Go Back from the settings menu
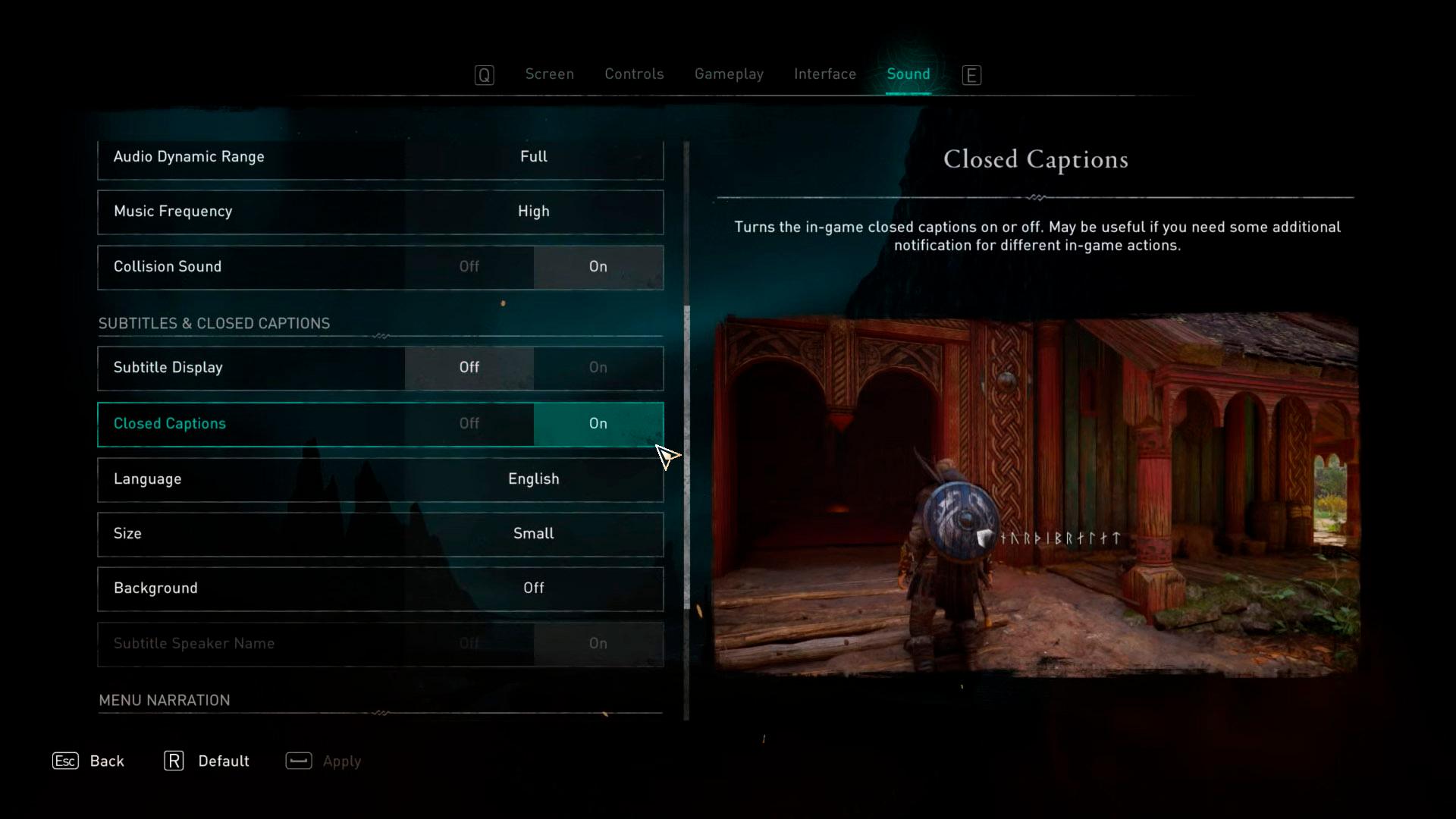1456x819 pixels. point(89,761)
